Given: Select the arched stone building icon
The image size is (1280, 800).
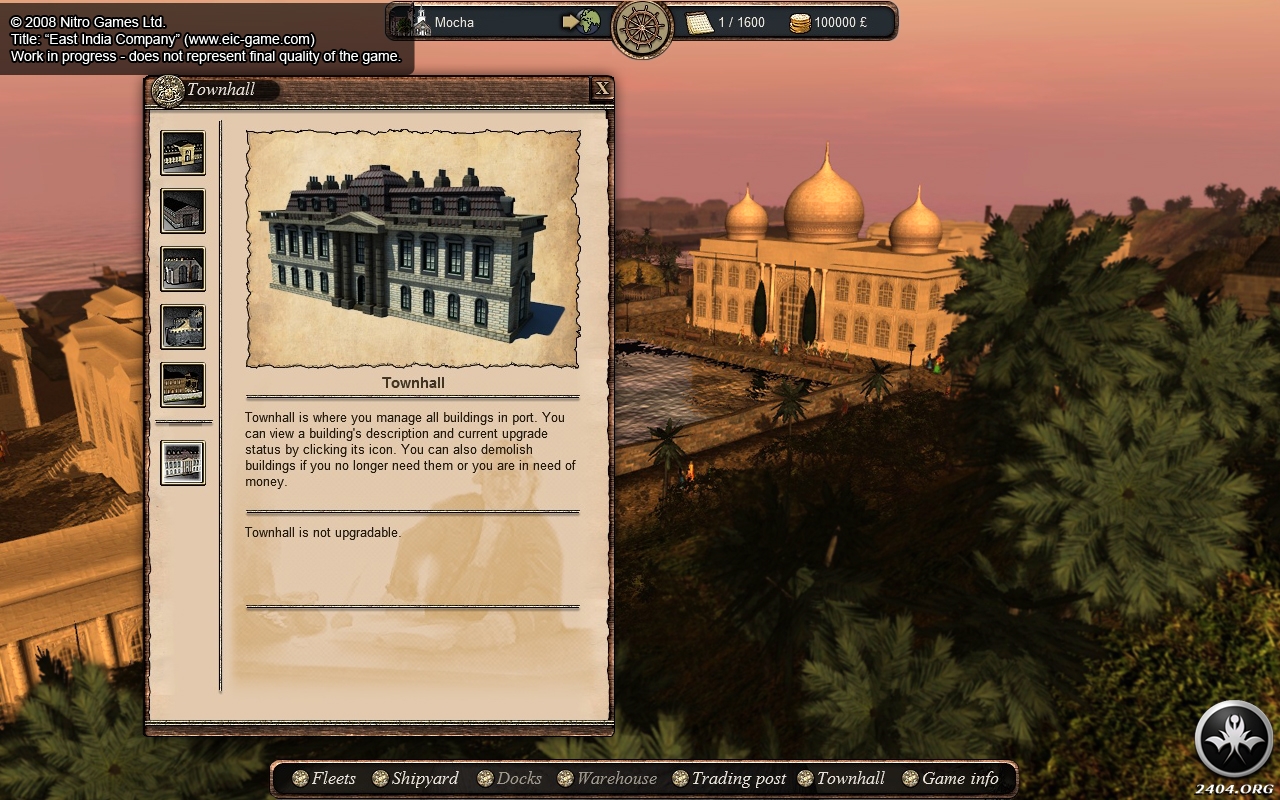Looking at the screenshot, I should click(183, 269).
